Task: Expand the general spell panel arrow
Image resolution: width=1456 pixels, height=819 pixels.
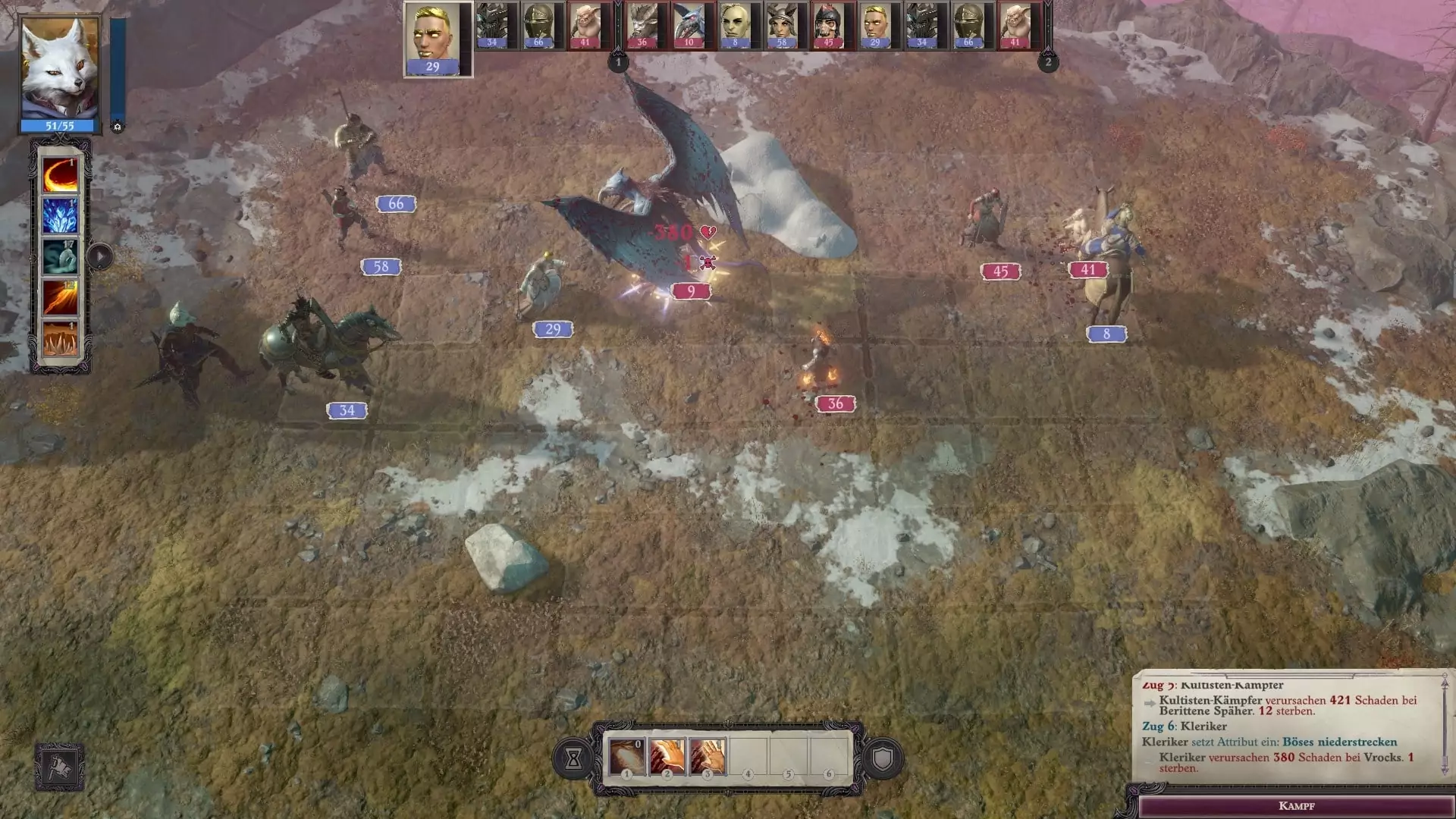Action: tap(100, 256)
